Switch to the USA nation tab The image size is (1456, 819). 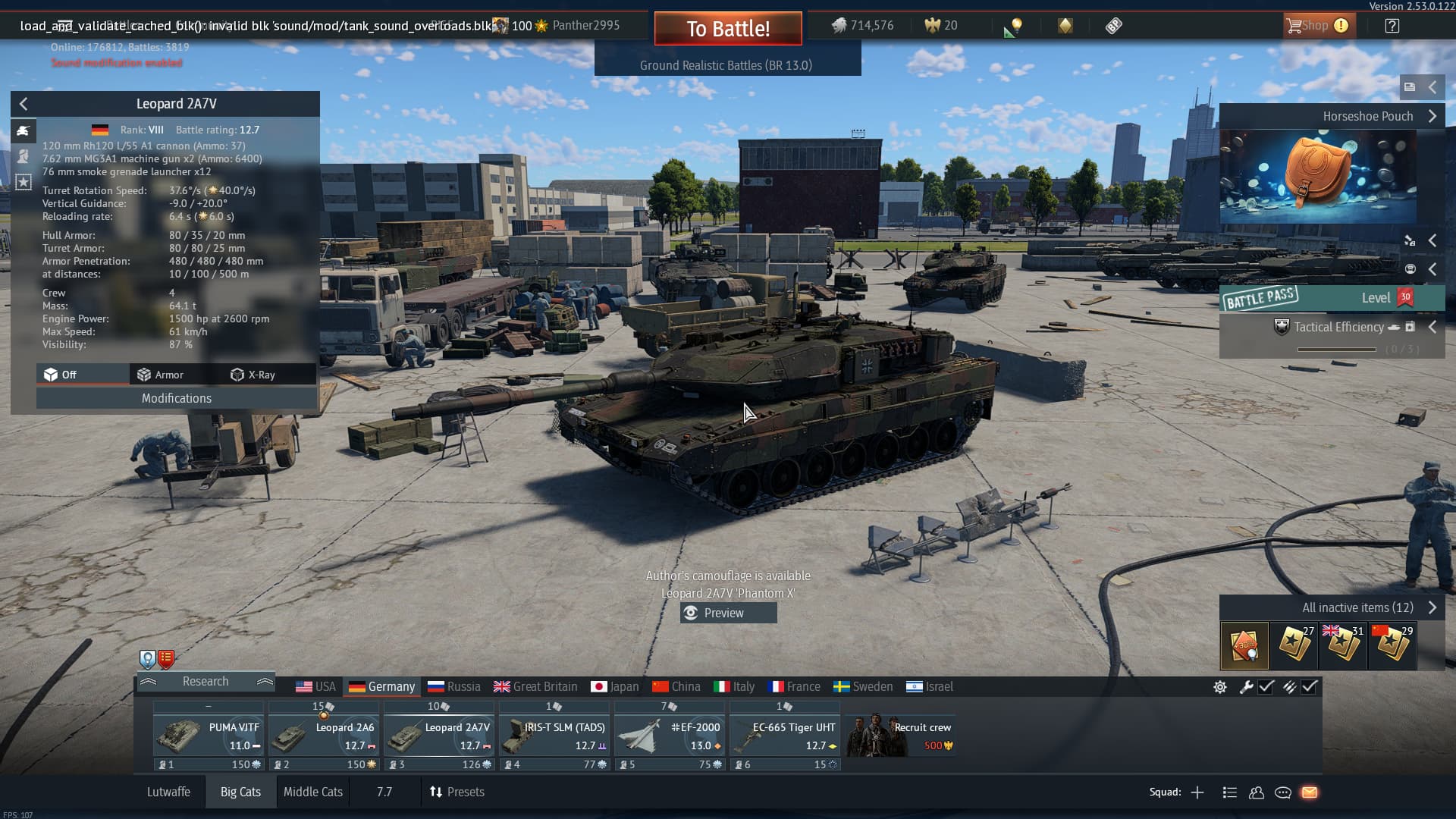[315, 686]
